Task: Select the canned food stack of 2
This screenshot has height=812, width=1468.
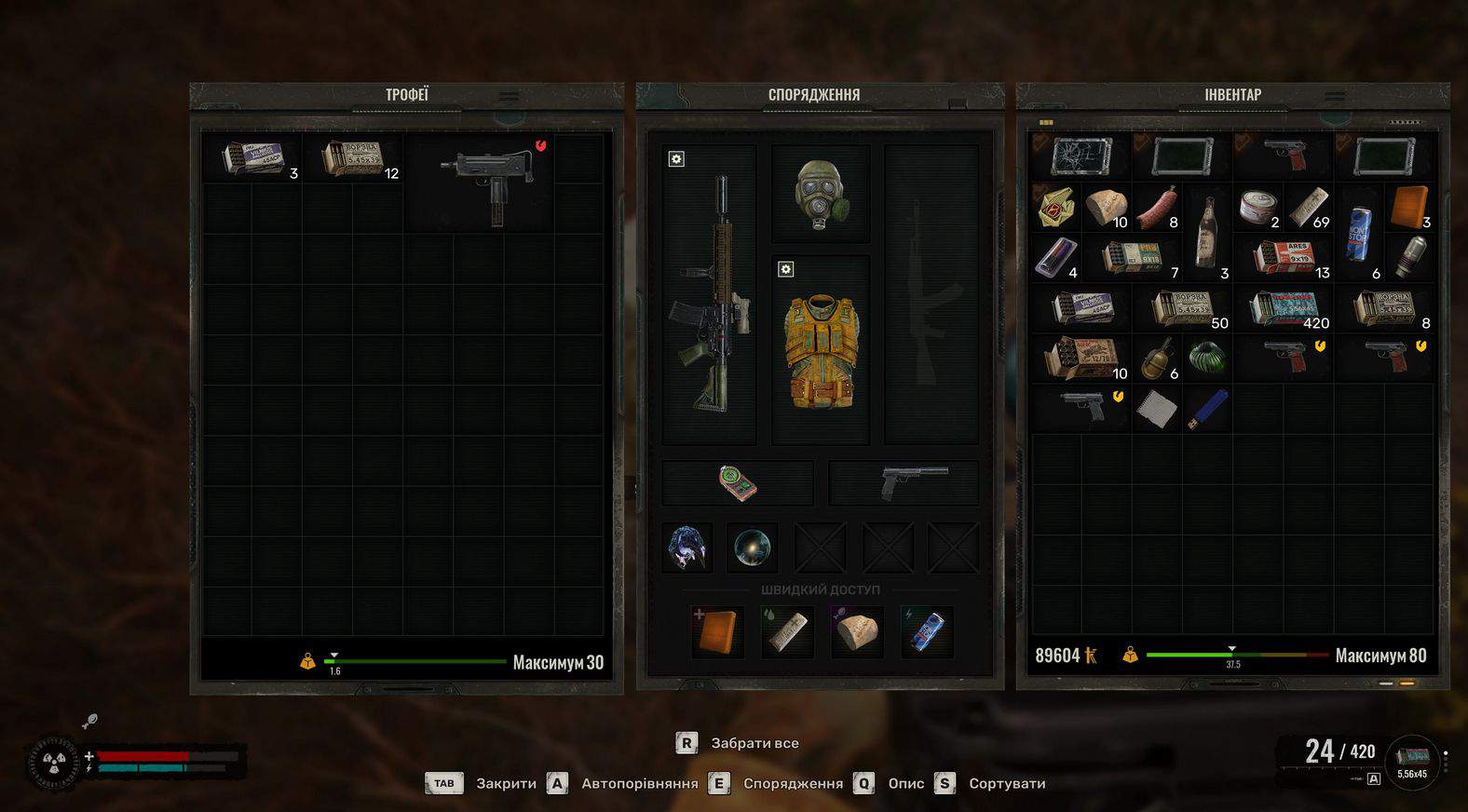Action: 1258,207
